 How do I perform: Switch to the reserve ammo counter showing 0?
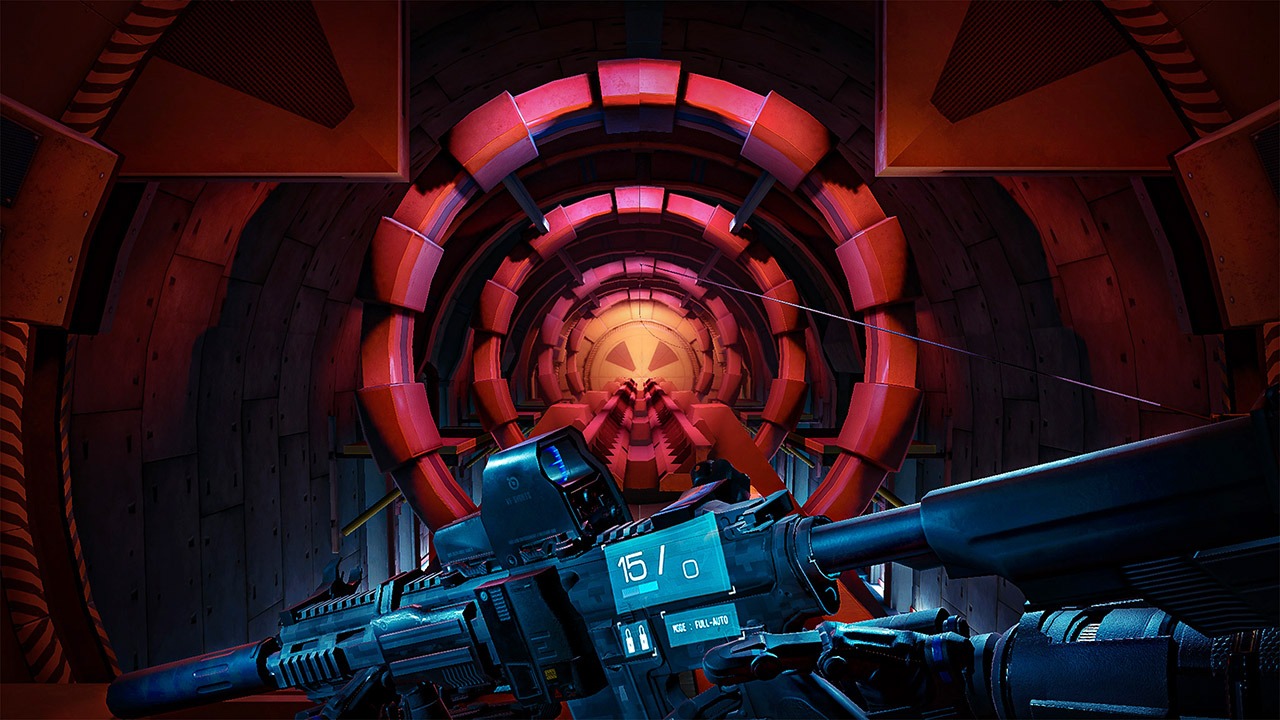pos(692,567)
